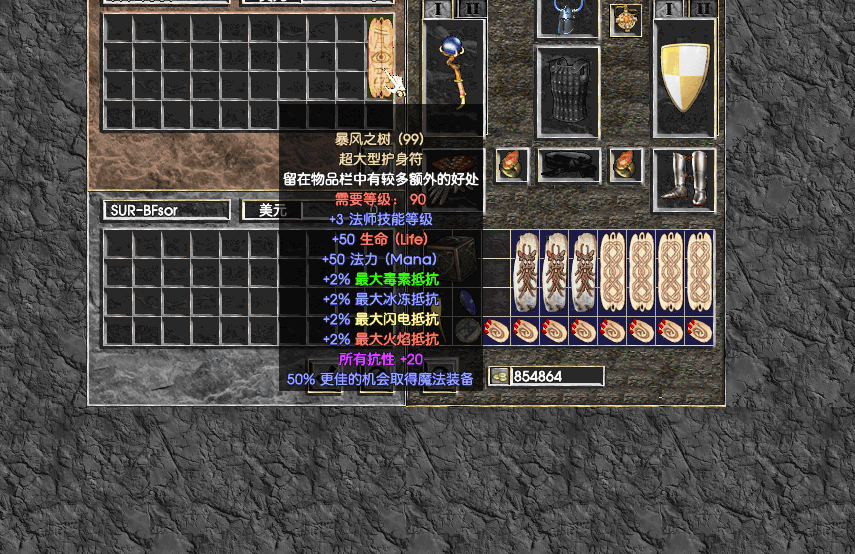Switch to weapon set II above the staff

(x=471, y=9)
